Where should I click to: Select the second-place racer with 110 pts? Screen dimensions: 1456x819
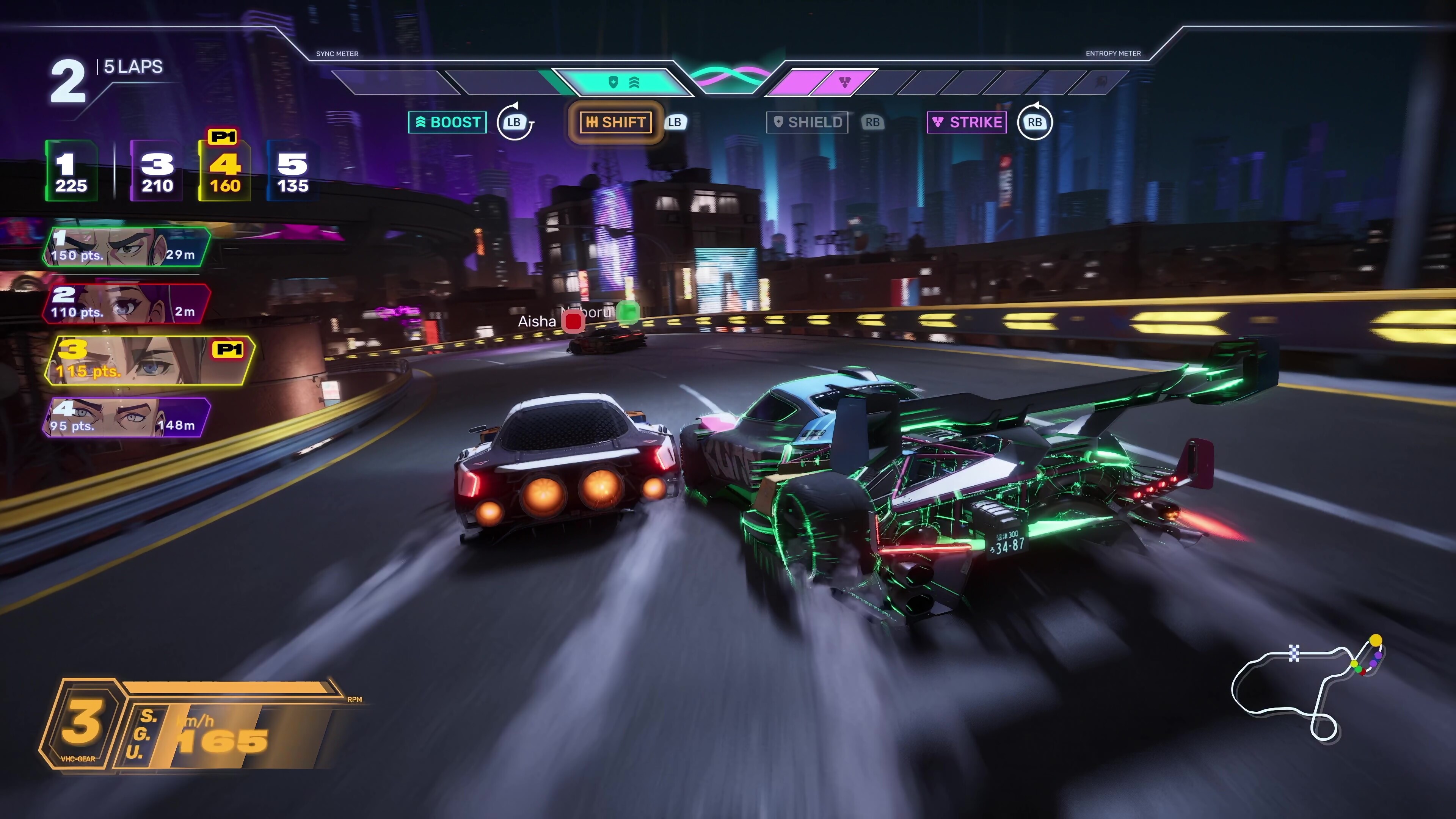(126, 303)
